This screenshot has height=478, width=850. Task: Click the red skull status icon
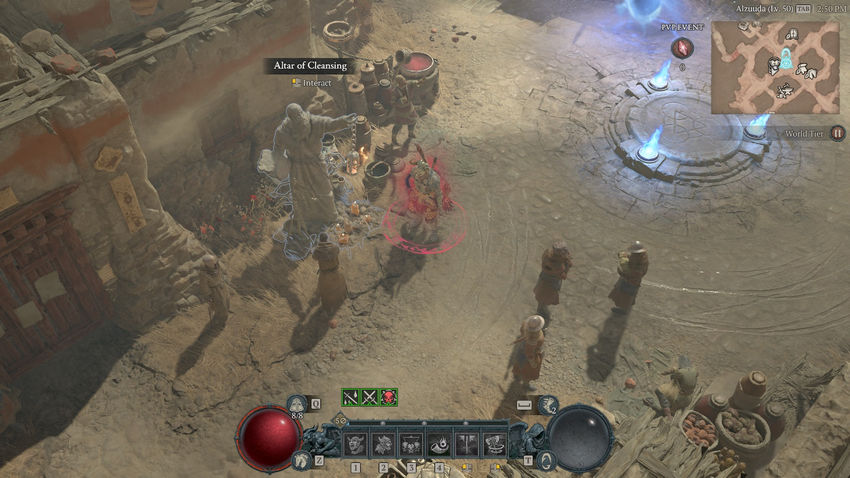[x=389, y=397]
